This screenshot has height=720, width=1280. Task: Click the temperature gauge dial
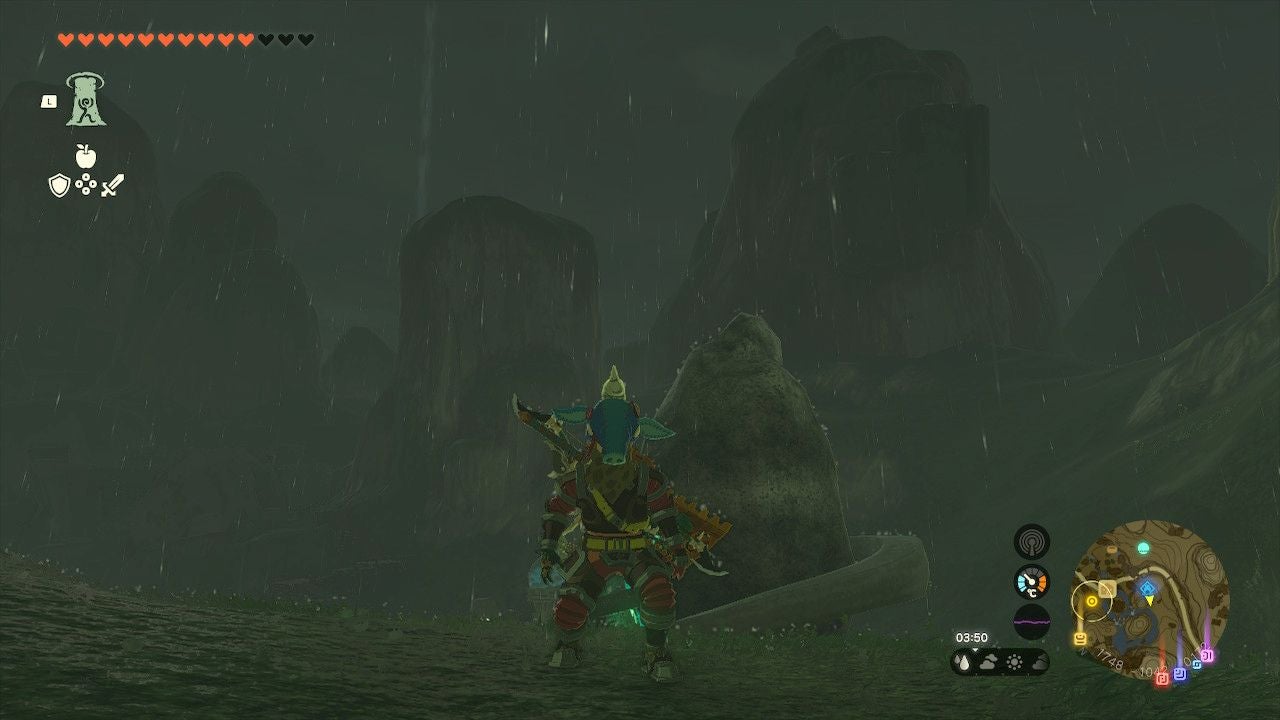click(1031, 582)
